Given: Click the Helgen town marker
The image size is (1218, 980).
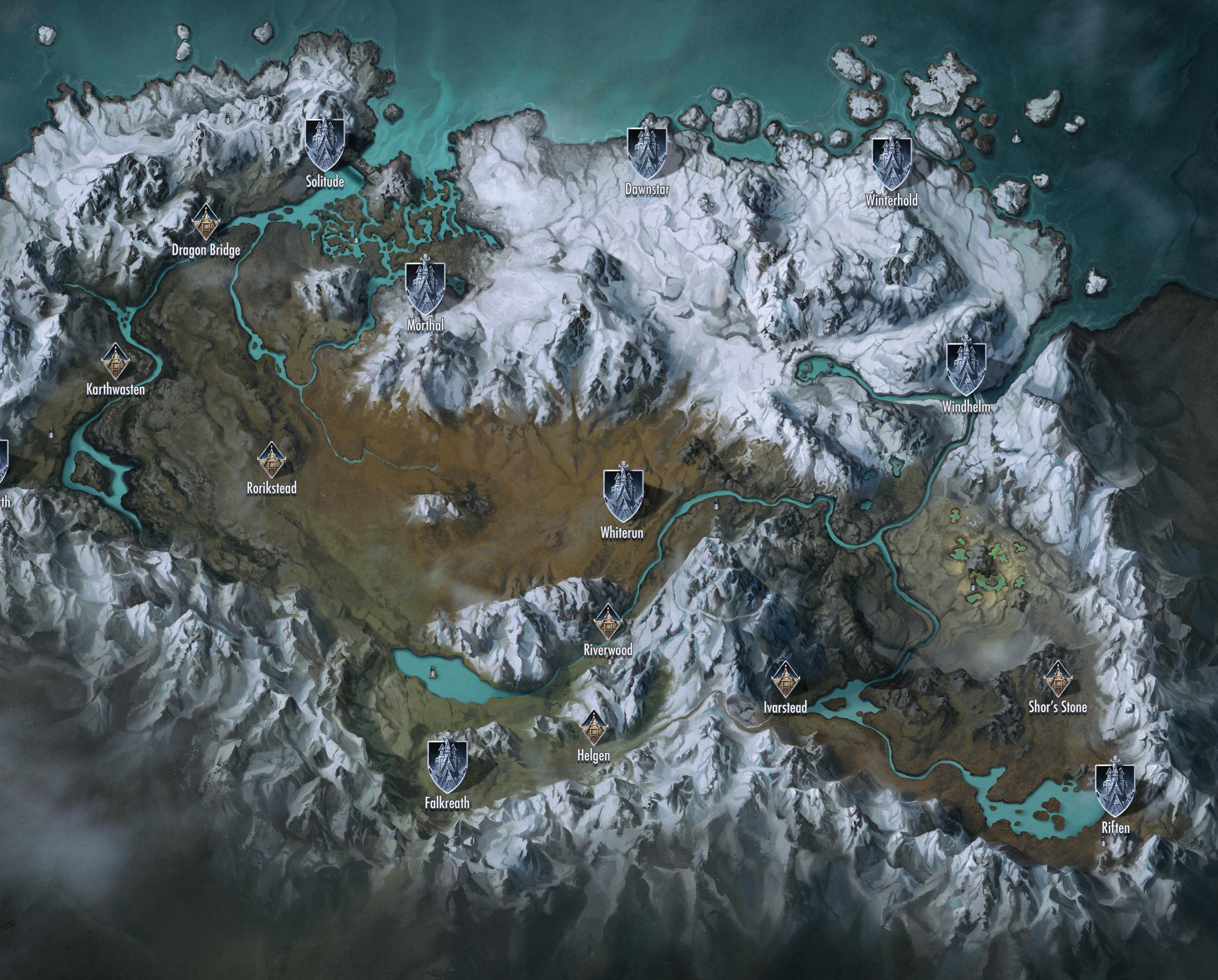Looking at the screenshot, I should pyautogui.click(x=593, y=727).
